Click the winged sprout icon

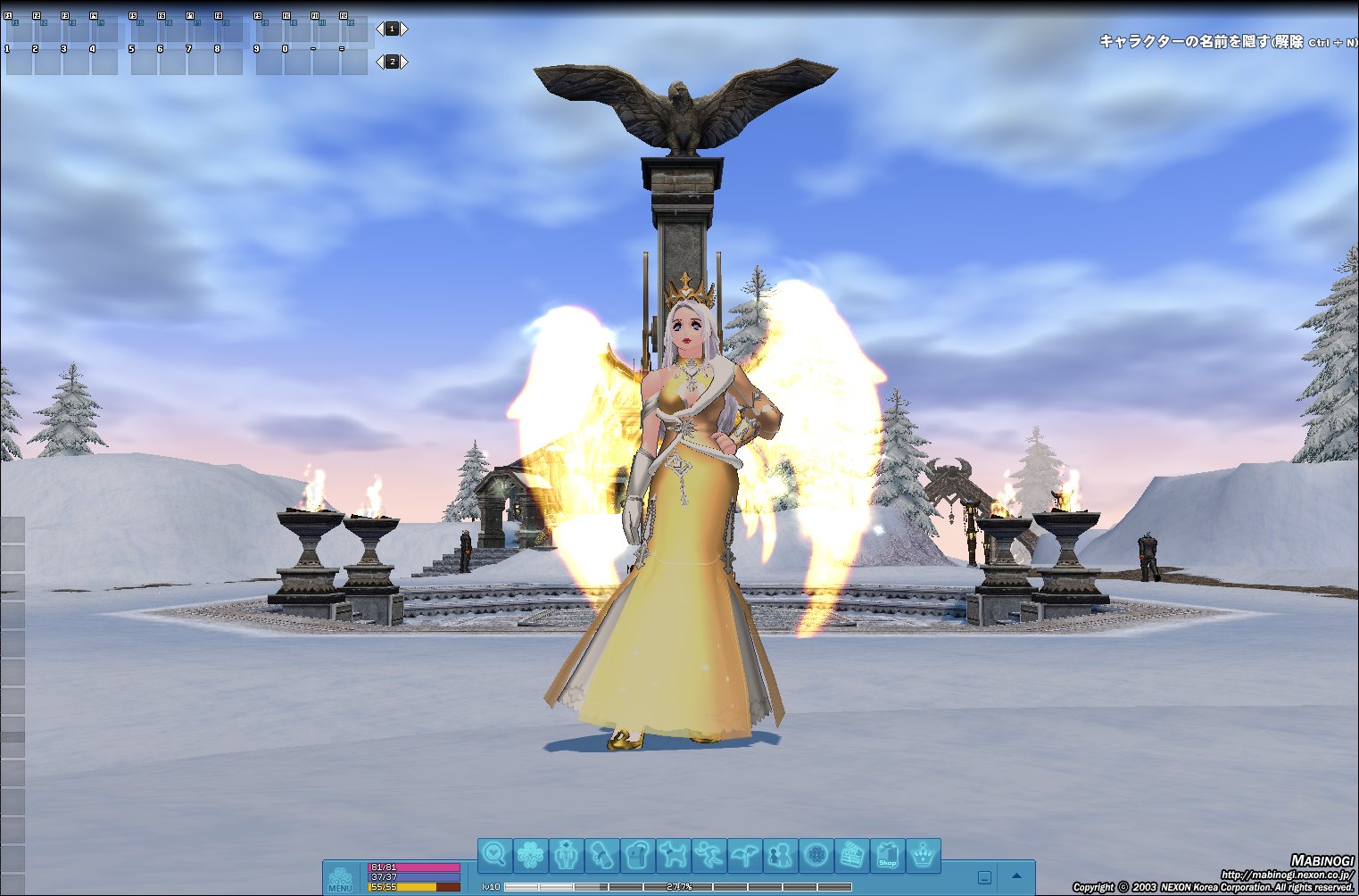point(744,855)
